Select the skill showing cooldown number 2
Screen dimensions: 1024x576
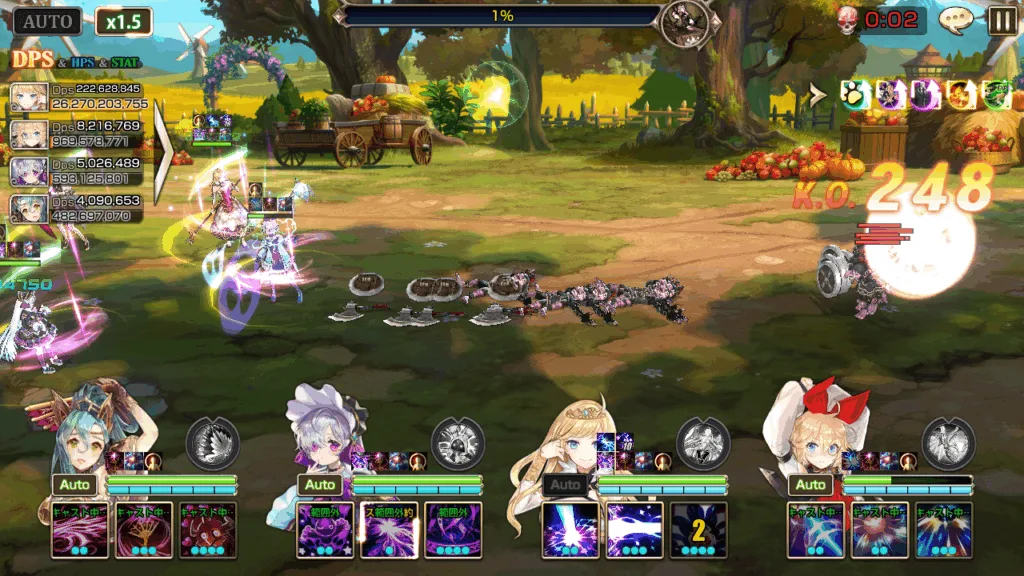(699, 530)
